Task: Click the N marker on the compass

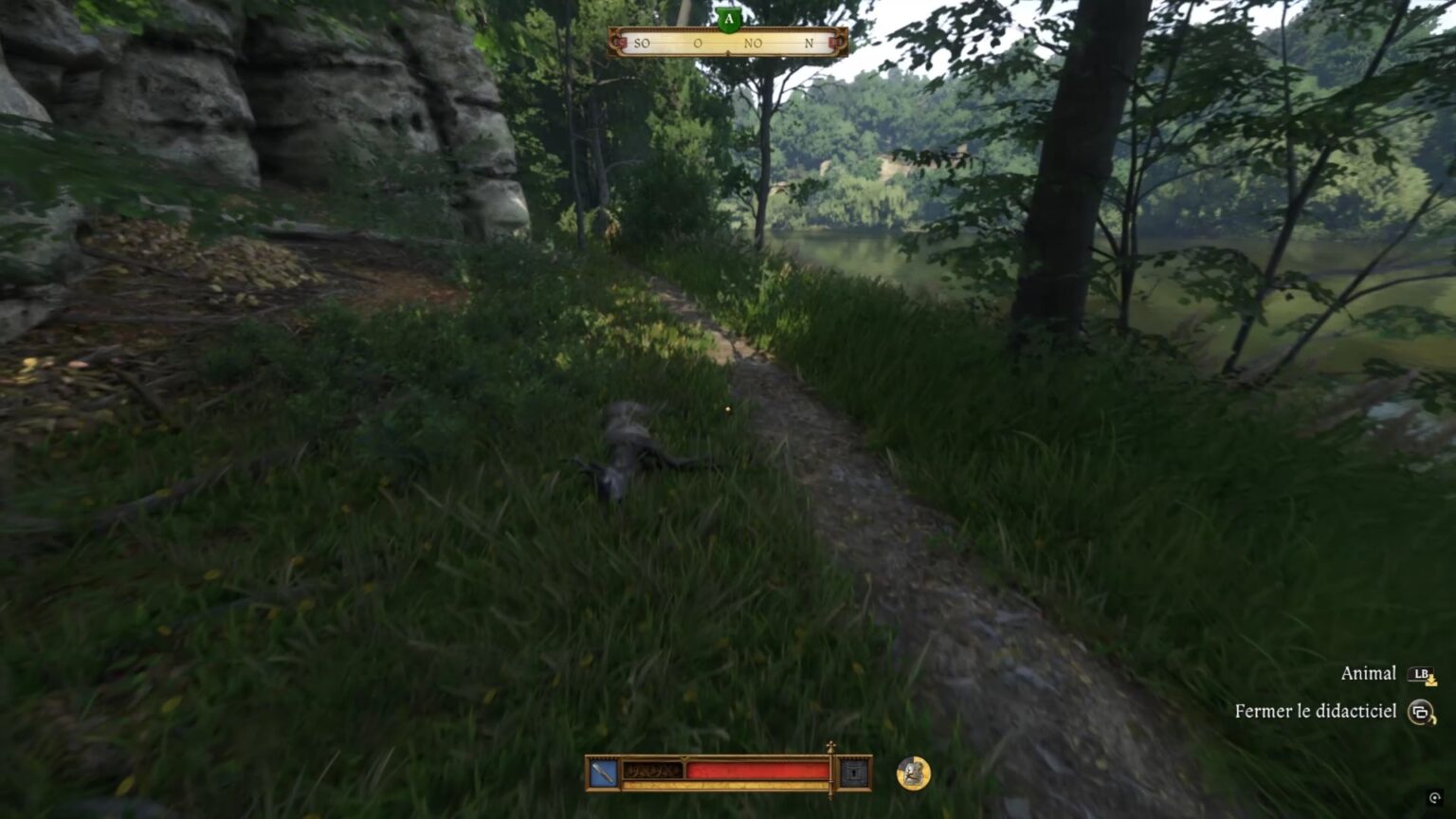Action: point(810,43)
